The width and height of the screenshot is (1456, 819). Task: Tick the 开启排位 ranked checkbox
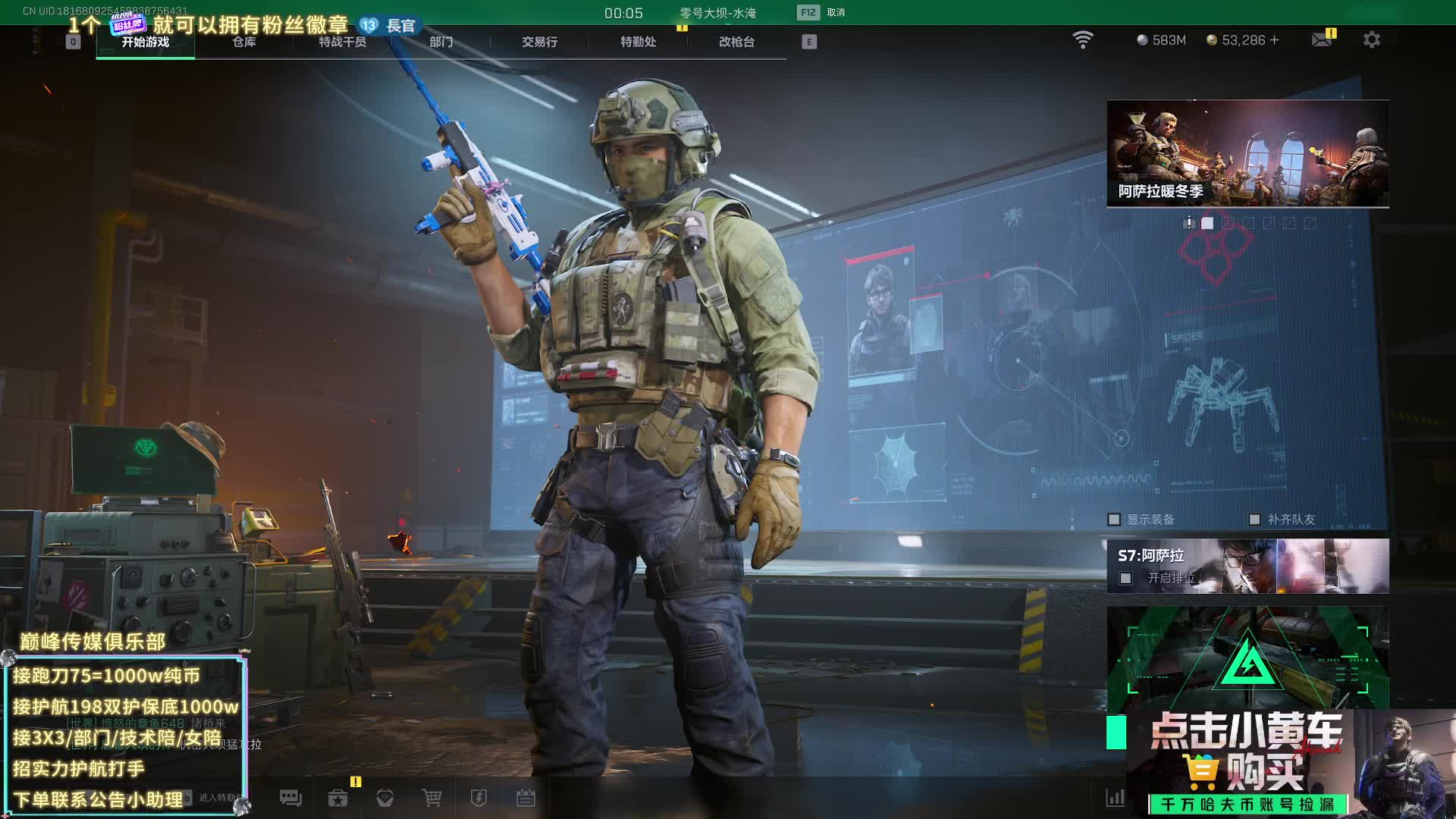pyautogui.click(x=1126, y=579)
